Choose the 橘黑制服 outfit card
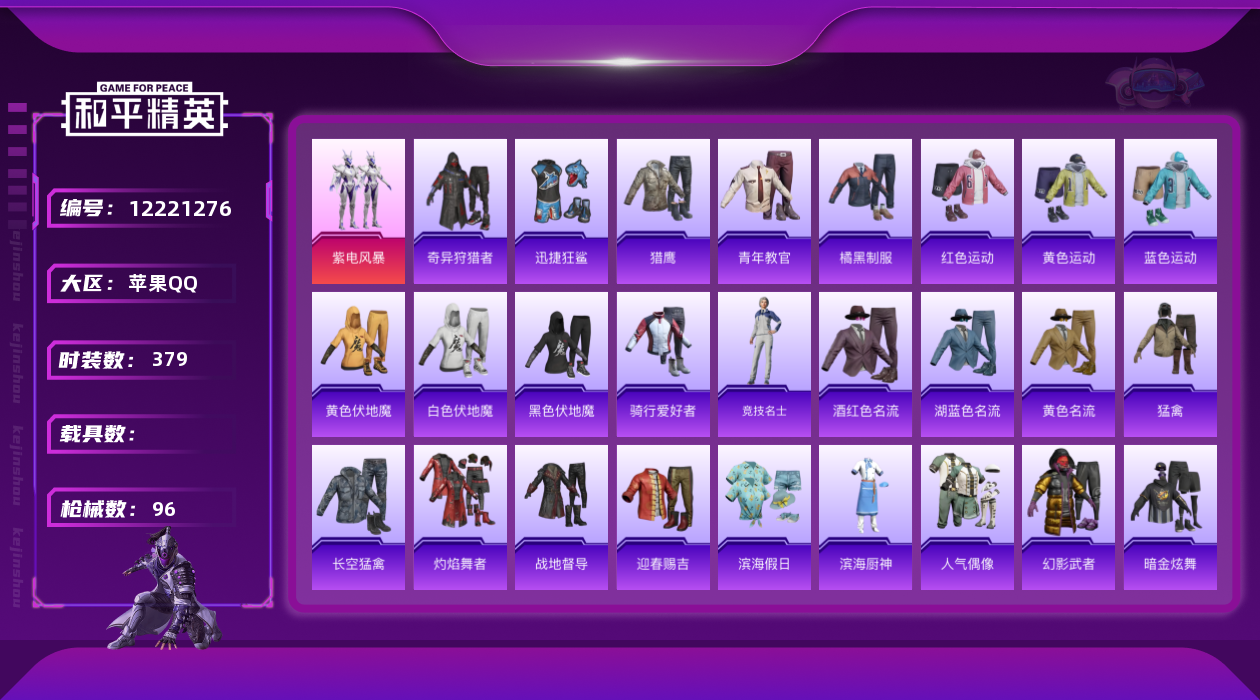The height and width of the screenshot is (700, 1260). pyautogui.click(x=865, y=211)
